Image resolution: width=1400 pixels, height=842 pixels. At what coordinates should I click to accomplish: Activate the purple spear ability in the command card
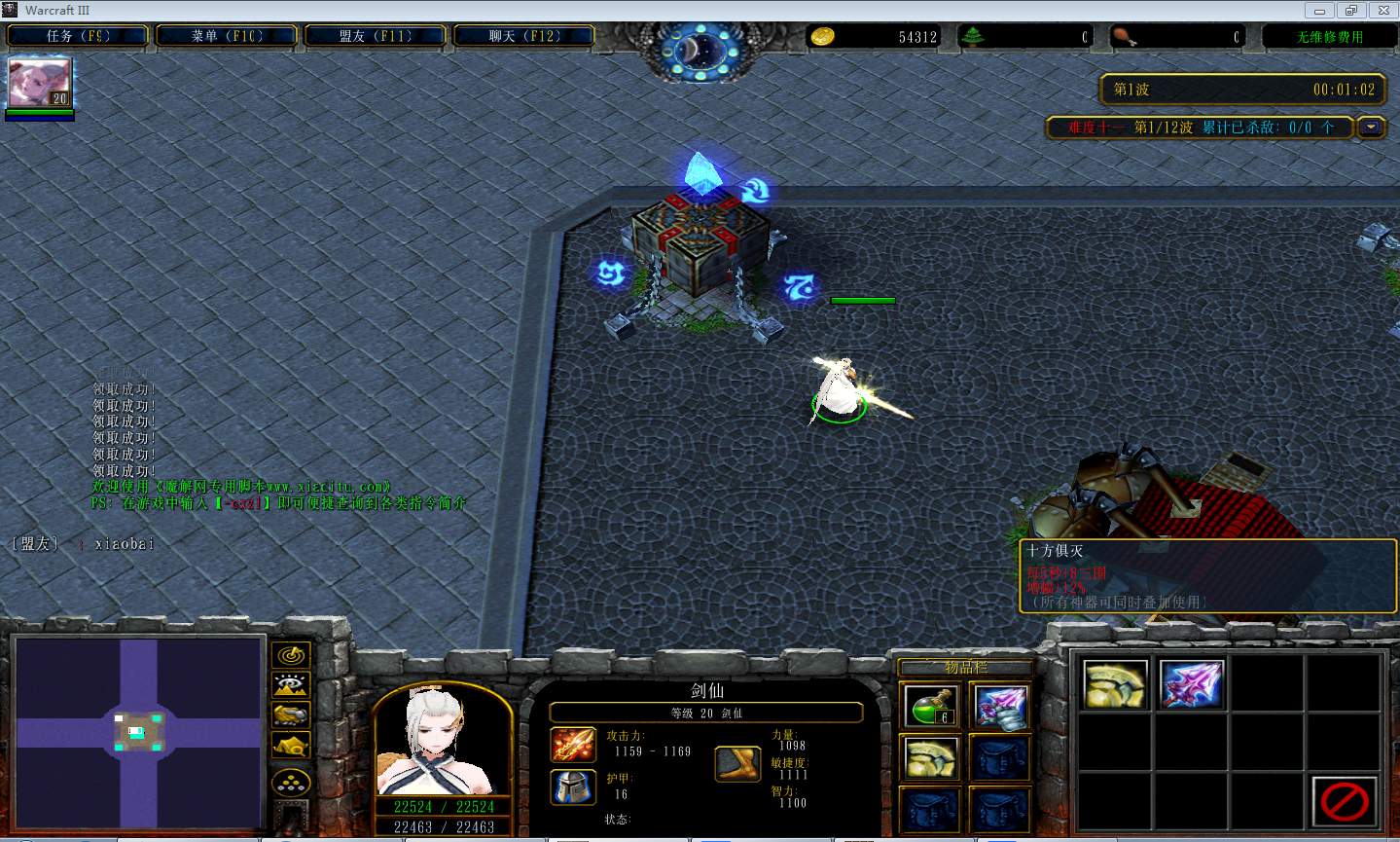tap(1191, 683)
